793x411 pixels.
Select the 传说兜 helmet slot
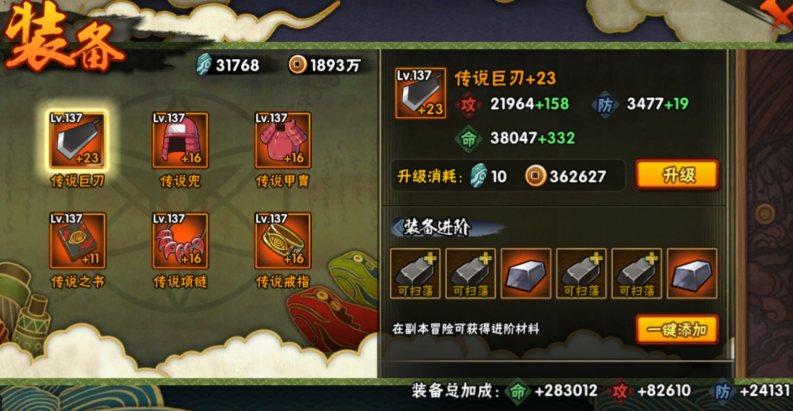tap(180, 141)
